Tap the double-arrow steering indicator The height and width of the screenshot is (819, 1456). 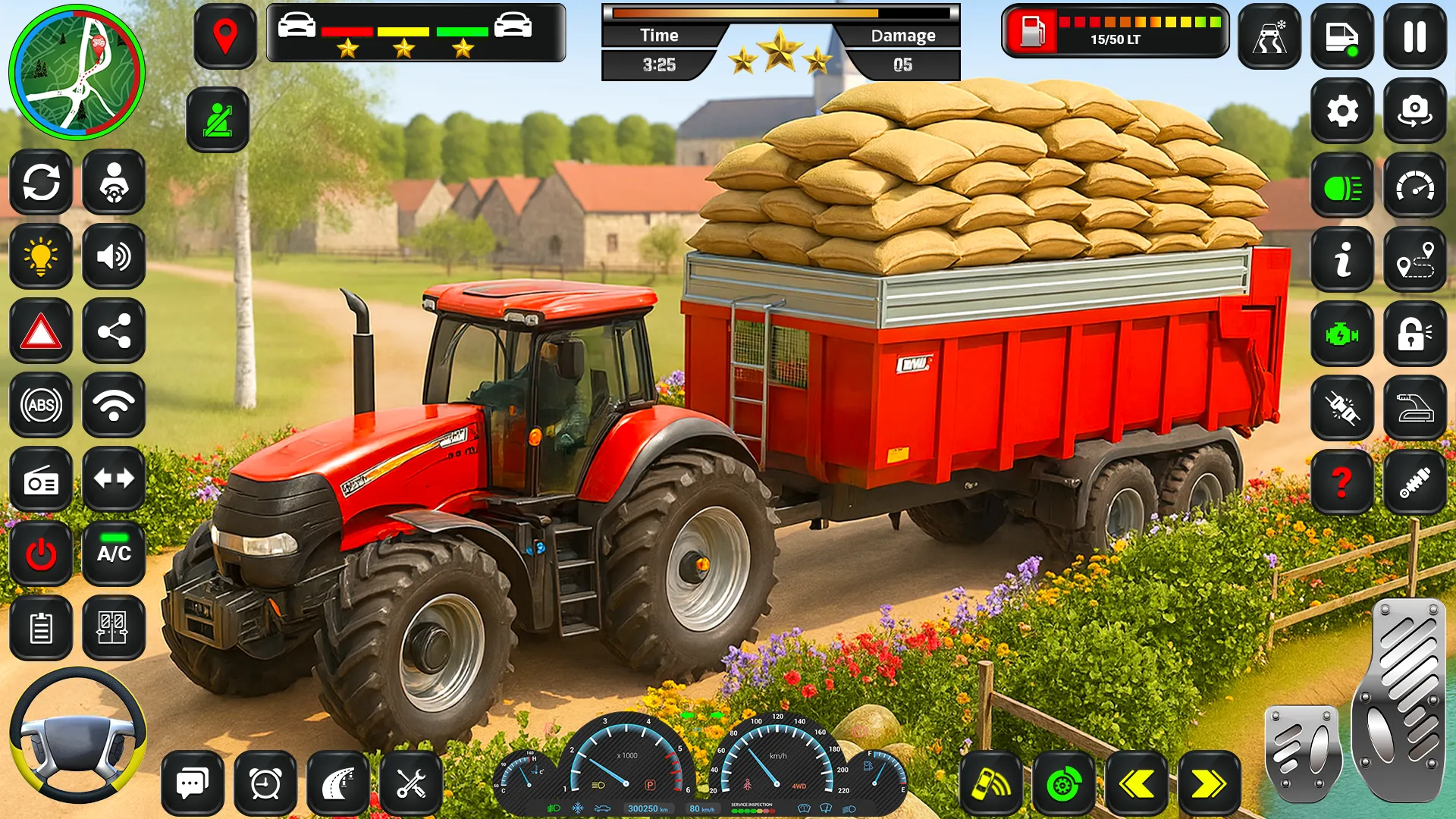coord(114,478)
